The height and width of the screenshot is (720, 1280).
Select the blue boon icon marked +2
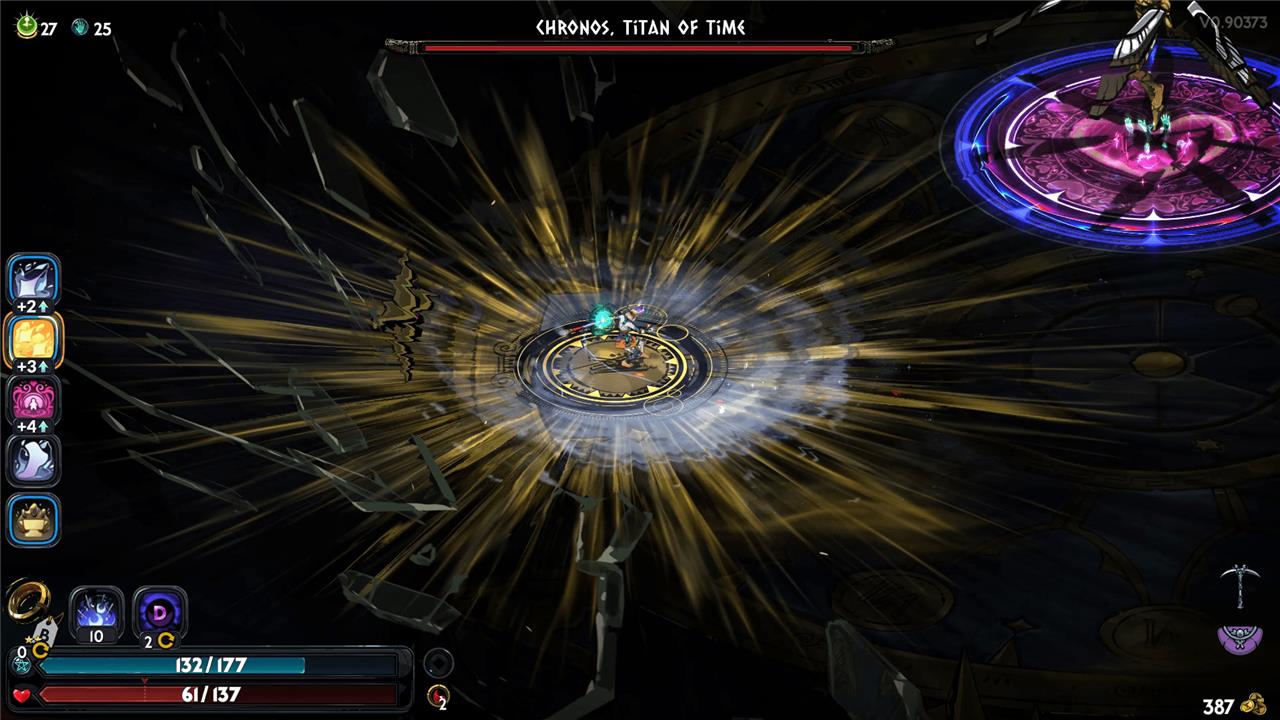(34, 279)
